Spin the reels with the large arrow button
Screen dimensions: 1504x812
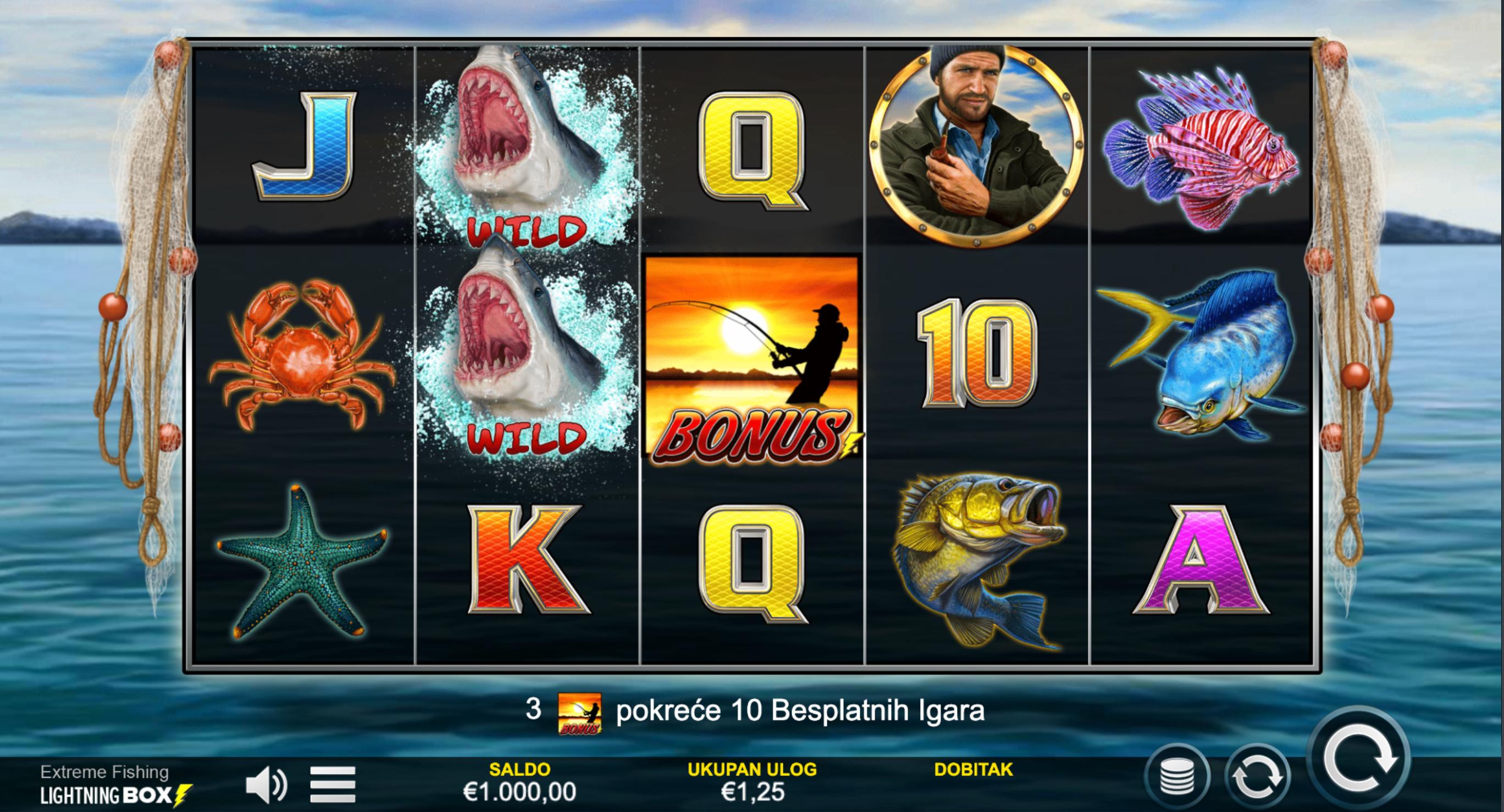pyautogui.click(x=1359, y=759)
